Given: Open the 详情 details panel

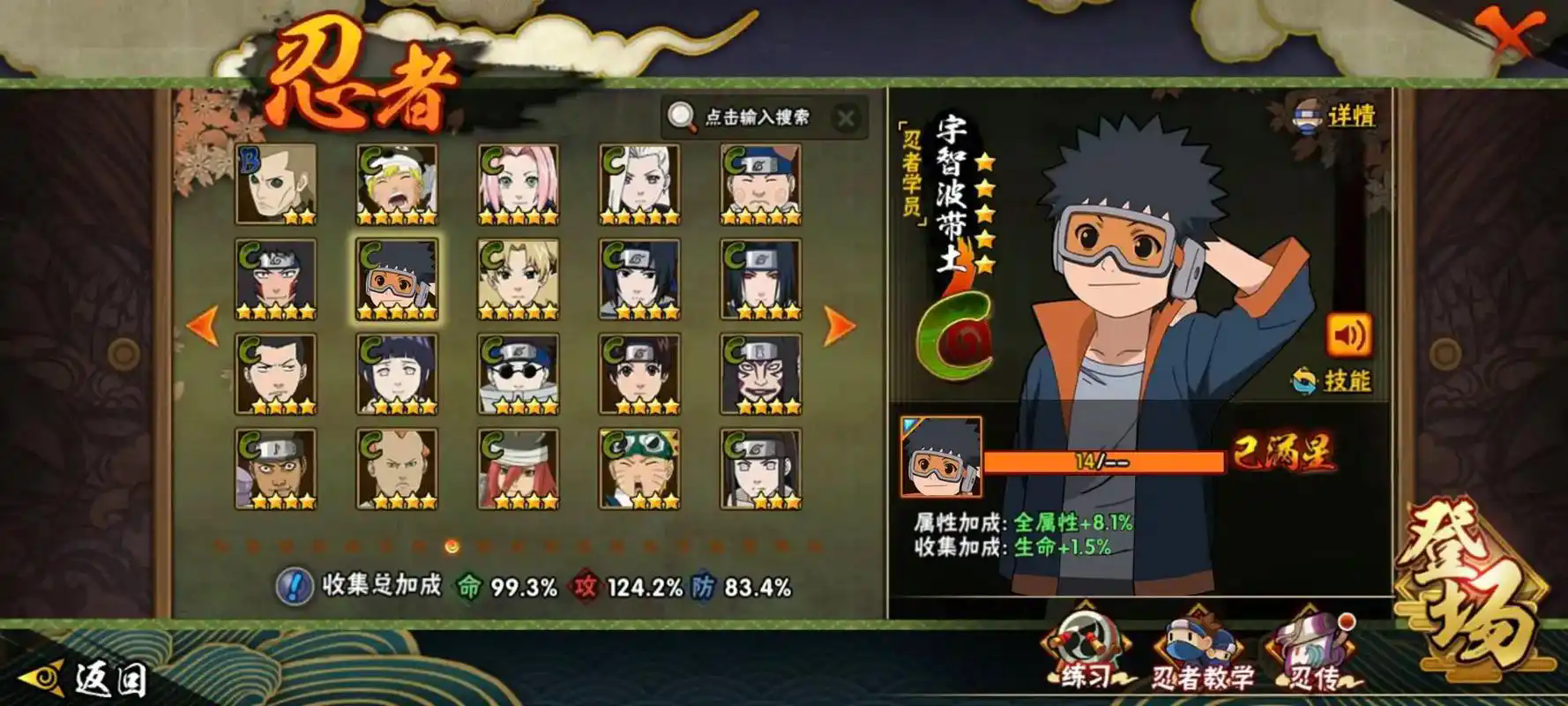Looking at the screenshot, I should (1334, 116).
